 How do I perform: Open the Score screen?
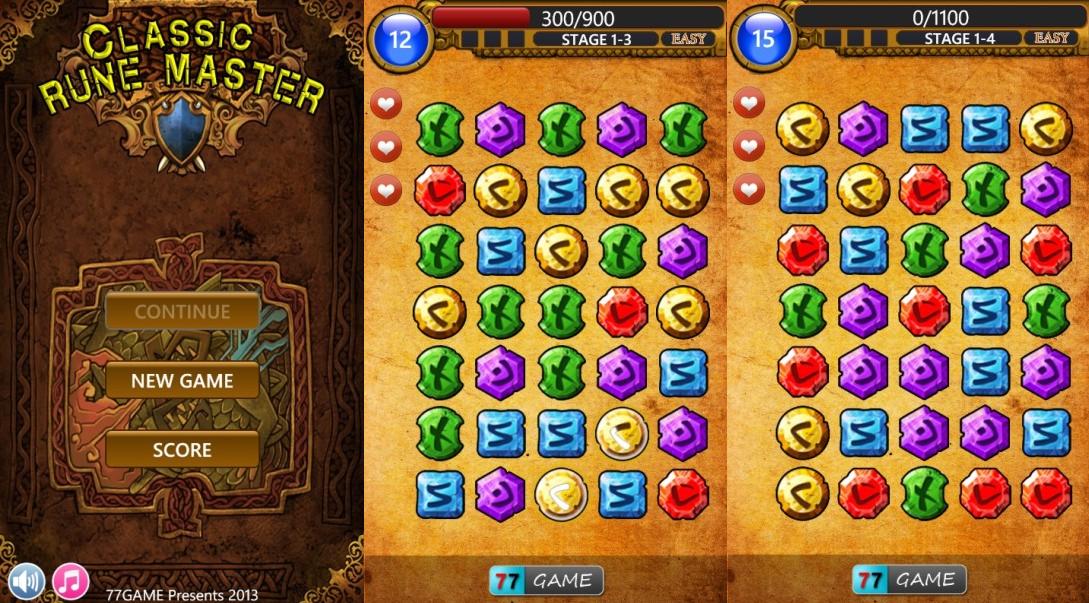pos(182,450)
